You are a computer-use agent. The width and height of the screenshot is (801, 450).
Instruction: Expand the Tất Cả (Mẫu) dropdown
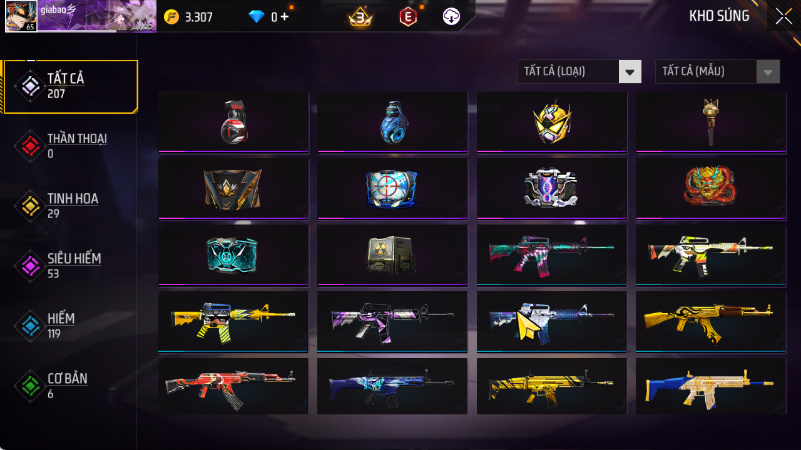pos(717,71)
